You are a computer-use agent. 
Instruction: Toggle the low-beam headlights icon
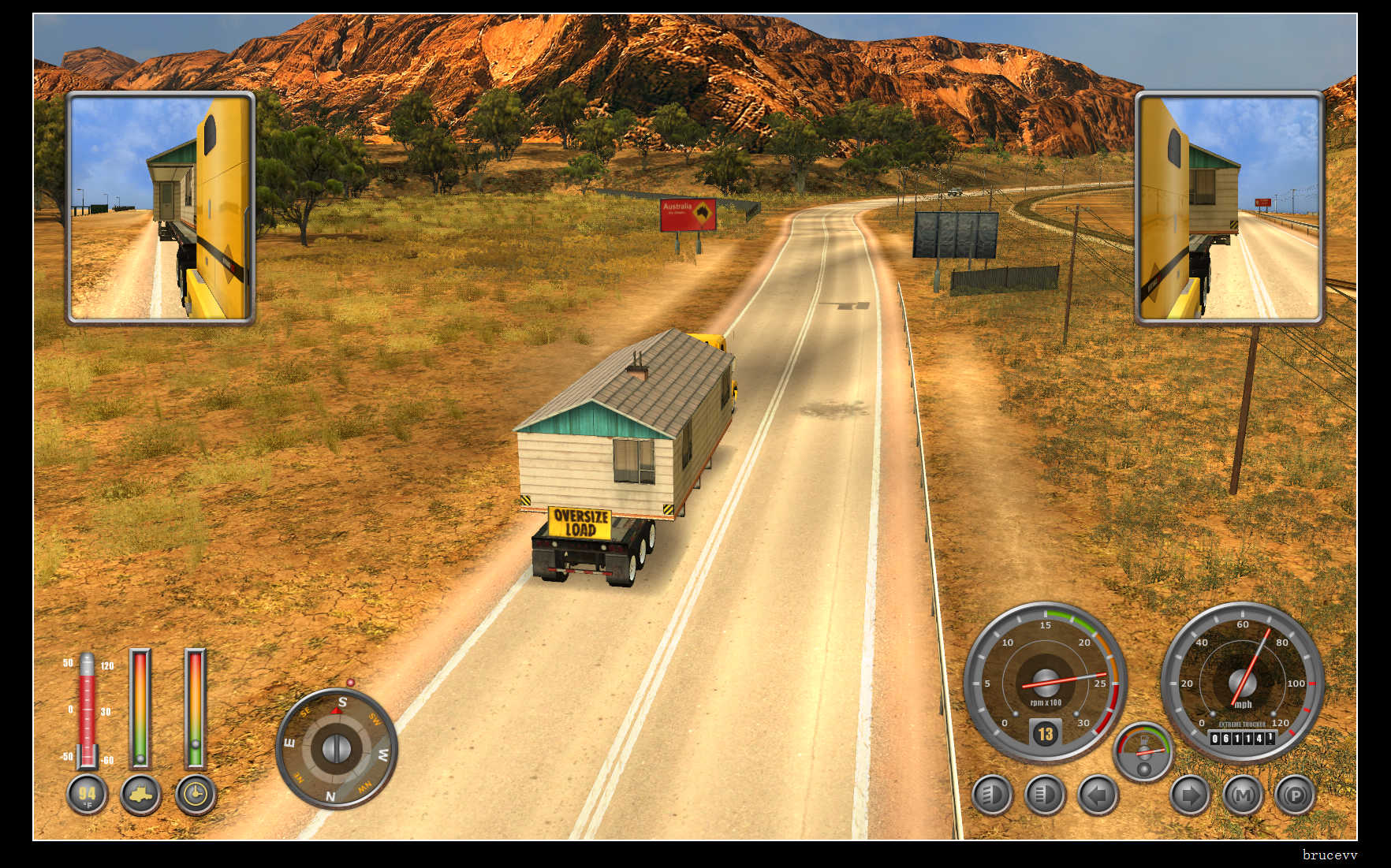[991, 795]
